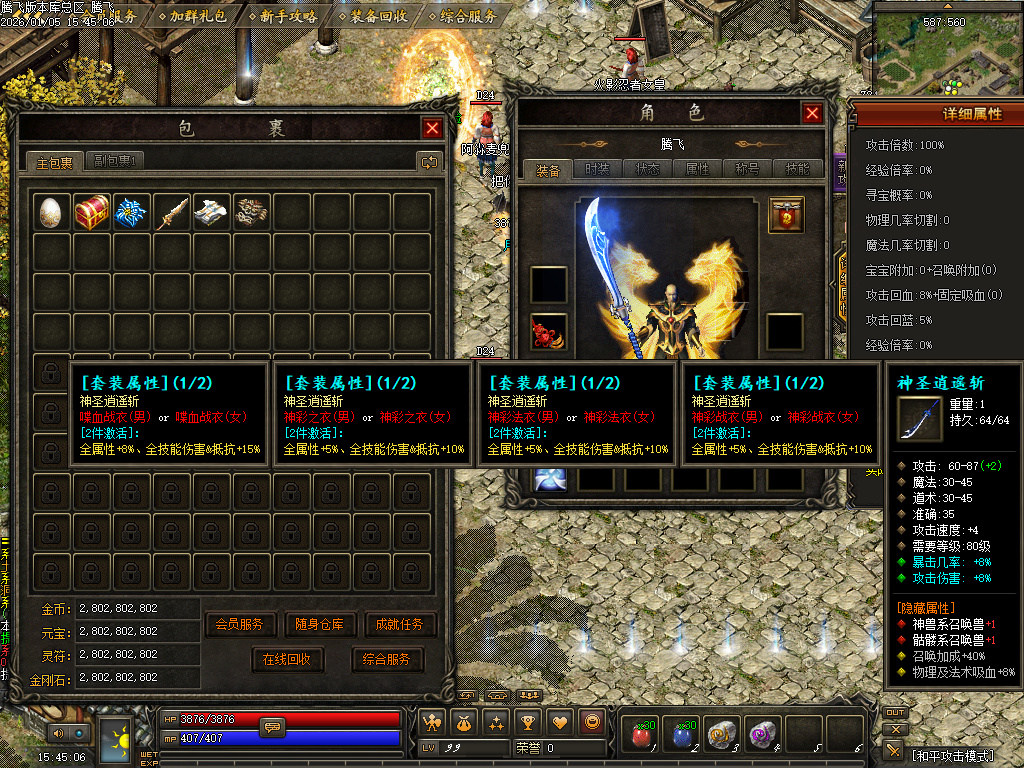Close the 包裹 bag window

(x=432, y=128)
